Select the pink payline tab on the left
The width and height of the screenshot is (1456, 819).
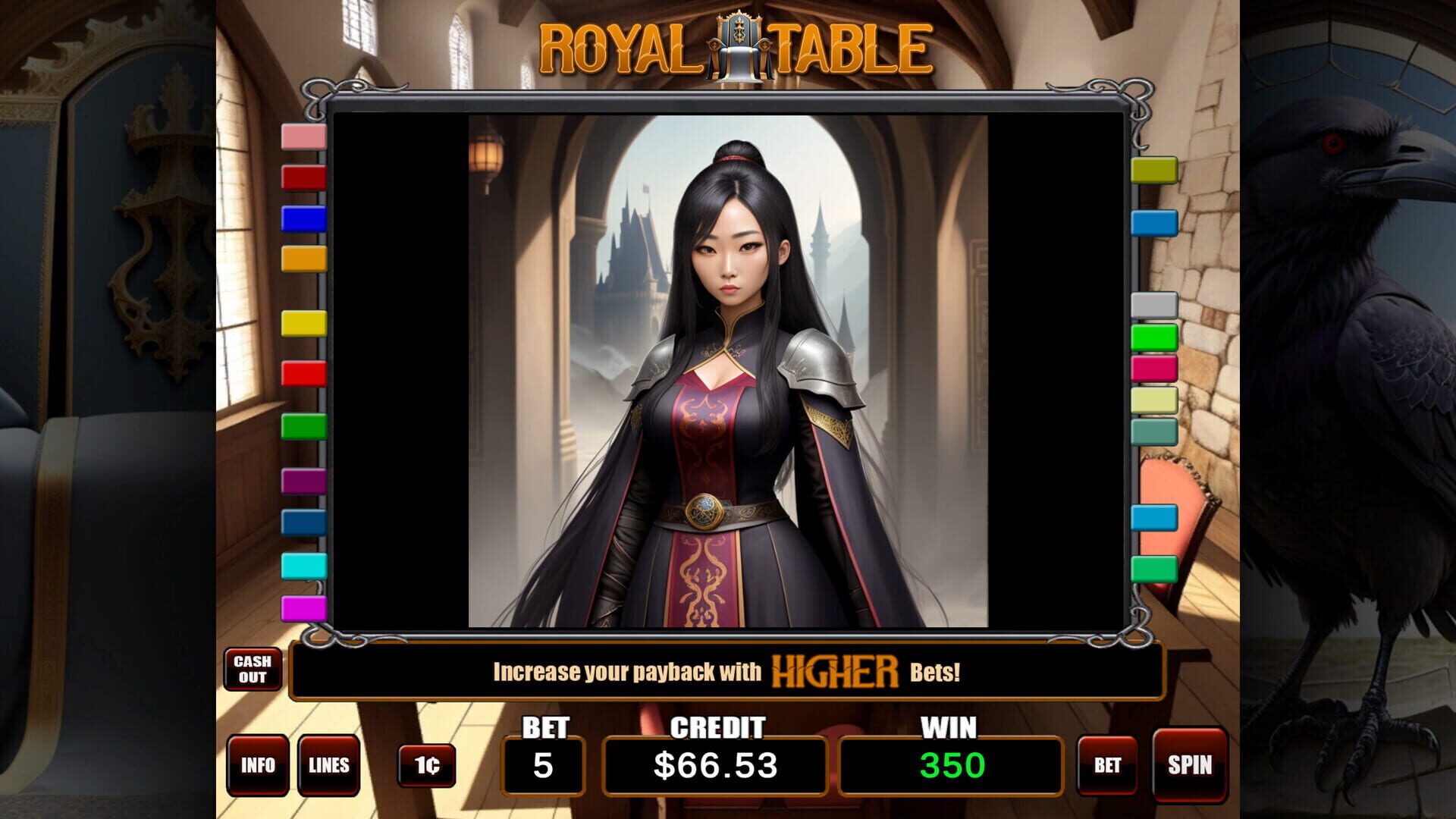[x=303, y=139]
